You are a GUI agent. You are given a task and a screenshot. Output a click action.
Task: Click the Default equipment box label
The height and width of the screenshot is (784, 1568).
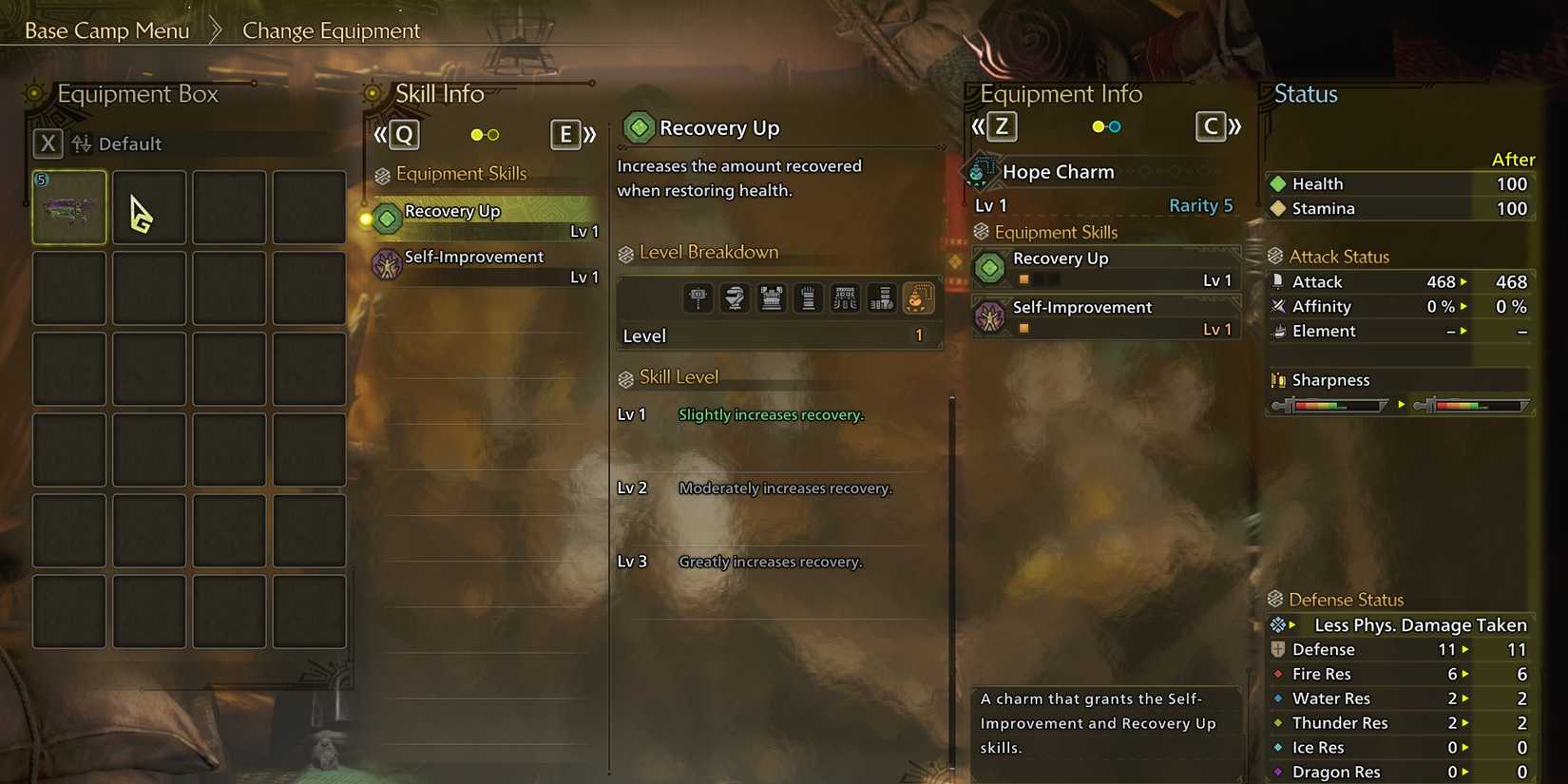(130, 143)
